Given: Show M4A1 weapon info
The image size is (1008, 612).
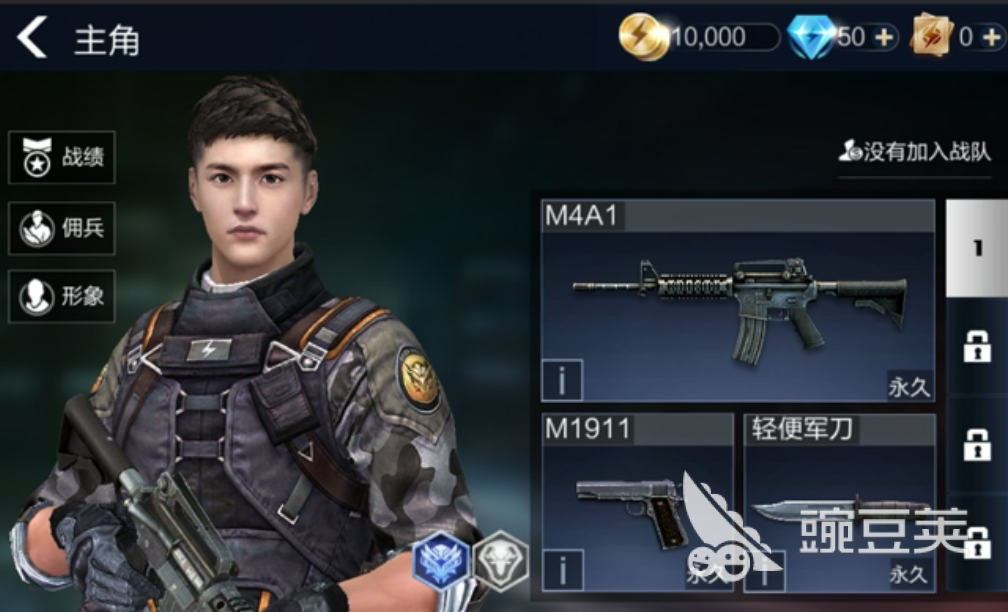Looking at the screenshot, I should (x=562, y=380).
